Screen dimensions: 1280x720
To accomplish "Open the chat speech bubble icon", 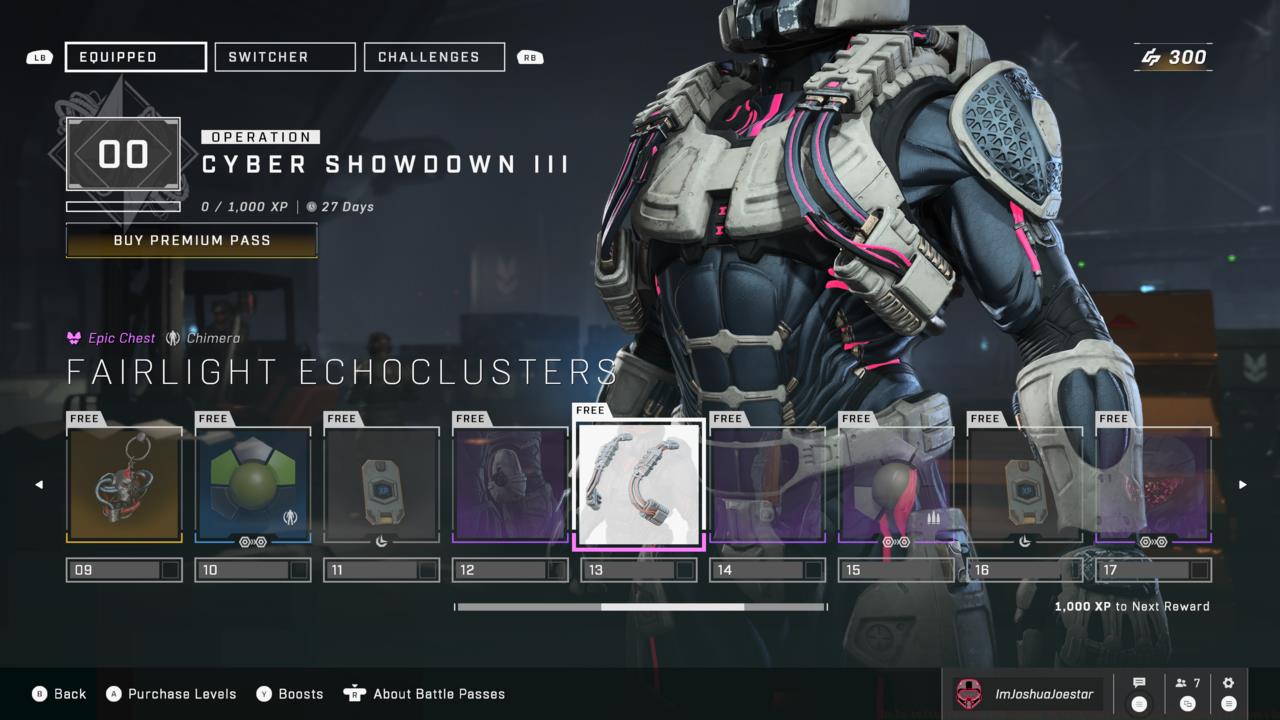I will click(x=1139, y=684).
